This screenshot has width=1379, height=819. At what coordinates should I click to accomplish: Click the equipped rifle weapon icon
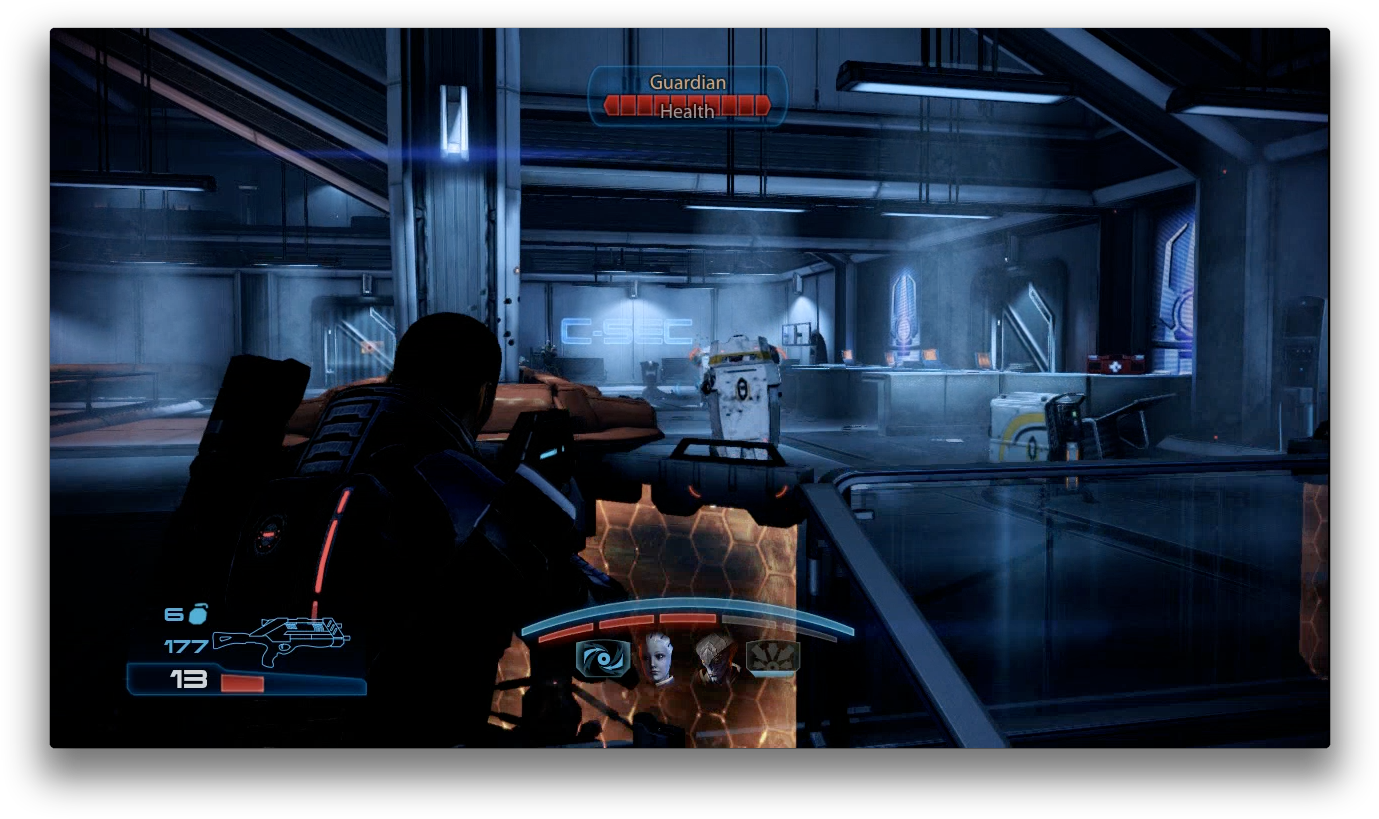[280, 639]
